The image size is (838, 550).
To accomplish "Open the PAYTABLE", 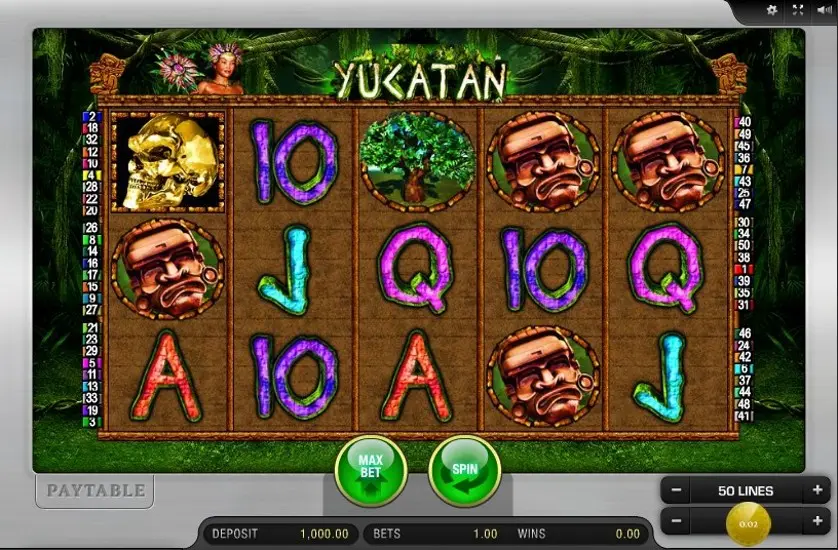I will click(95, 490).
